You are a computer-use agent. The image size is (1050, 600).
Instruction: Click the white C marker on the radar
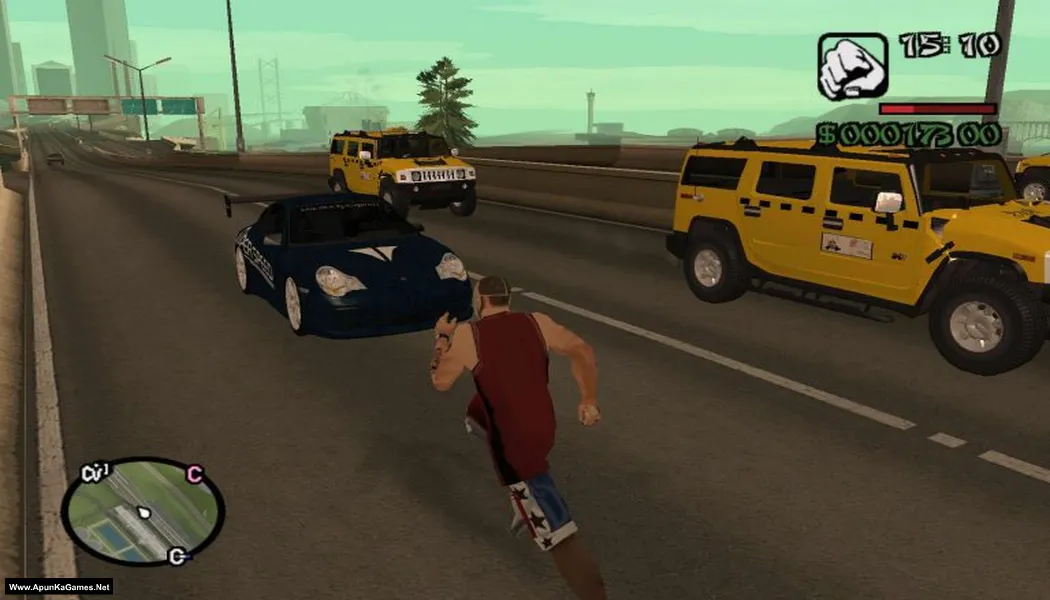(x=177, y=556)
